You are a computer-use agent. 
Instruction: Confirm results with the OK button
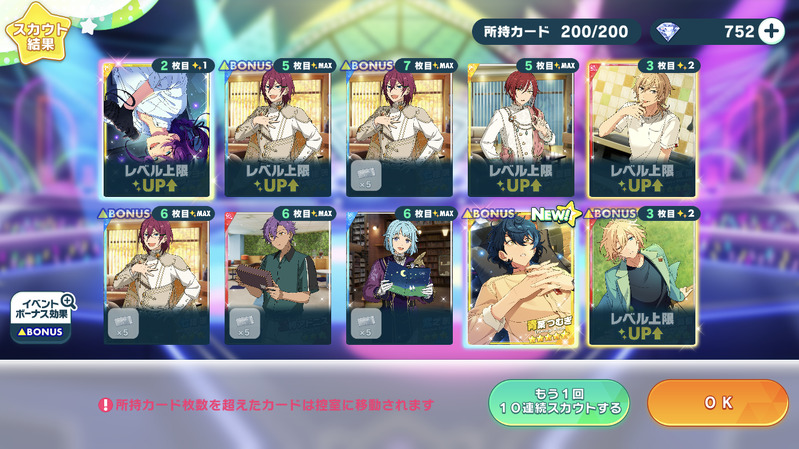point(718,403)
